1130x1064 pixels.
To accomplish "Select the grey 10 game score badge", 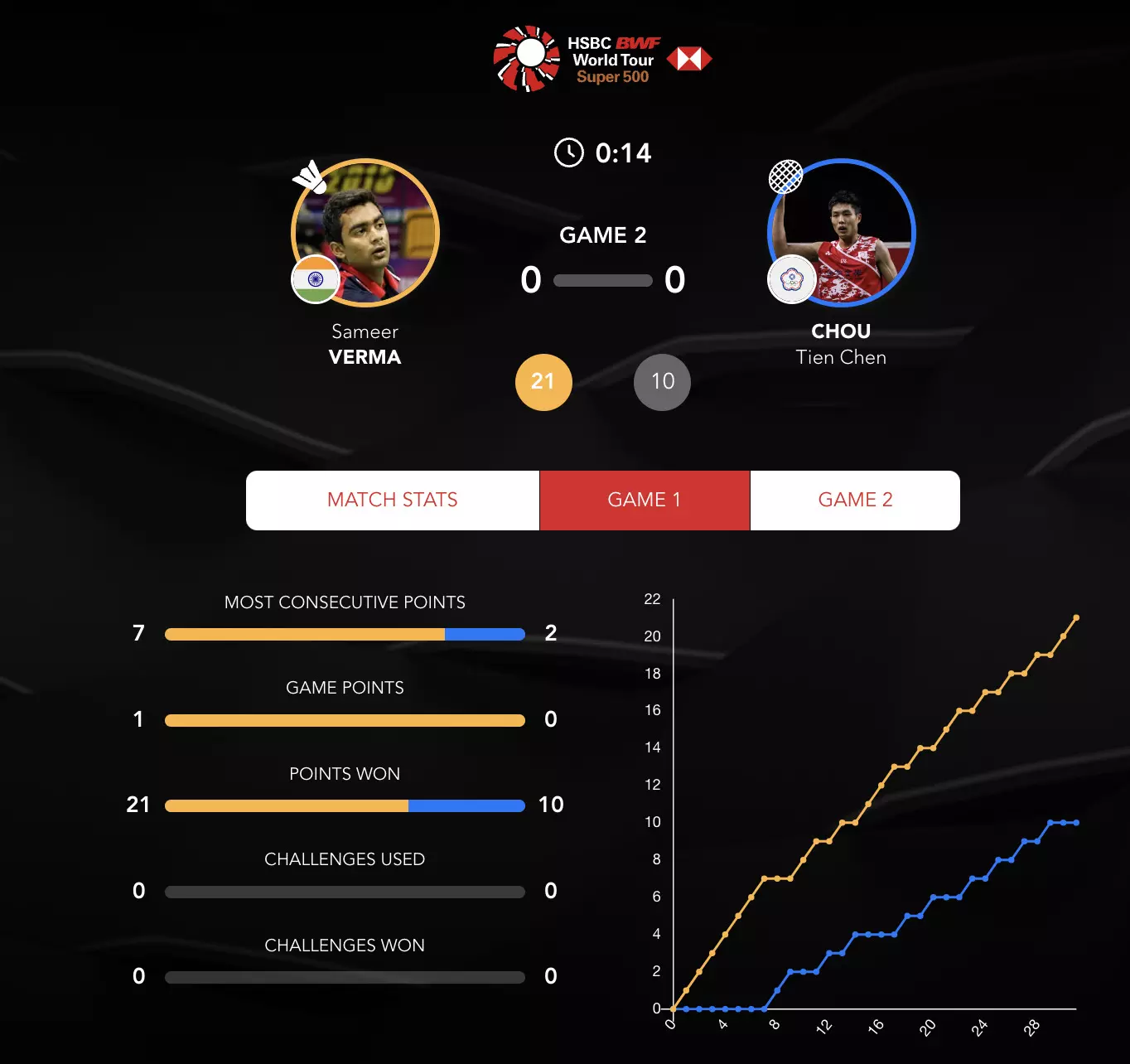I will pyautogui.click(x=662, y=382).
